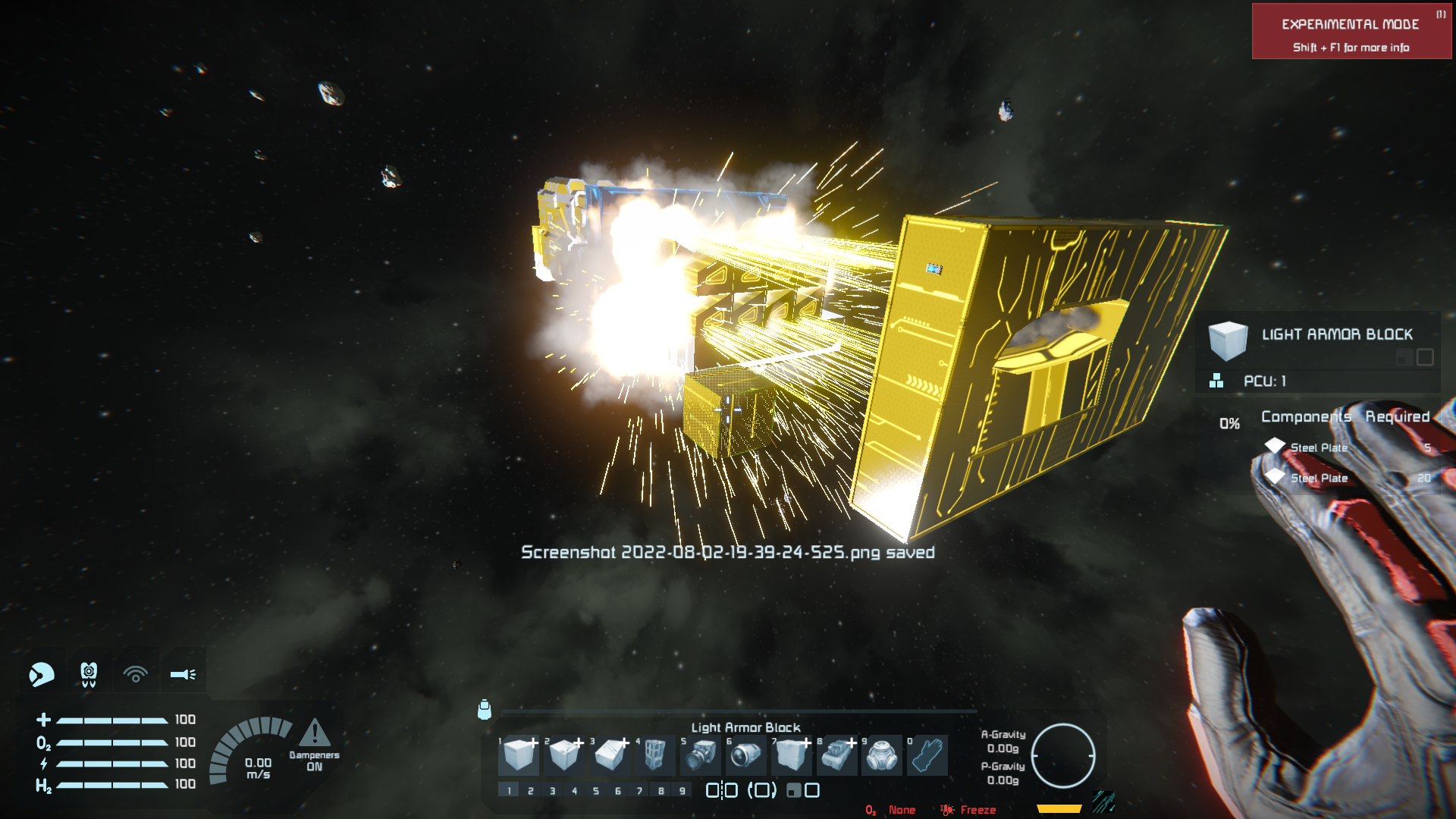This screenshot has width=1456, height=819.
Task: Select the Light Armor Block in hotbar slot 1
Action: tap(519, 755)
